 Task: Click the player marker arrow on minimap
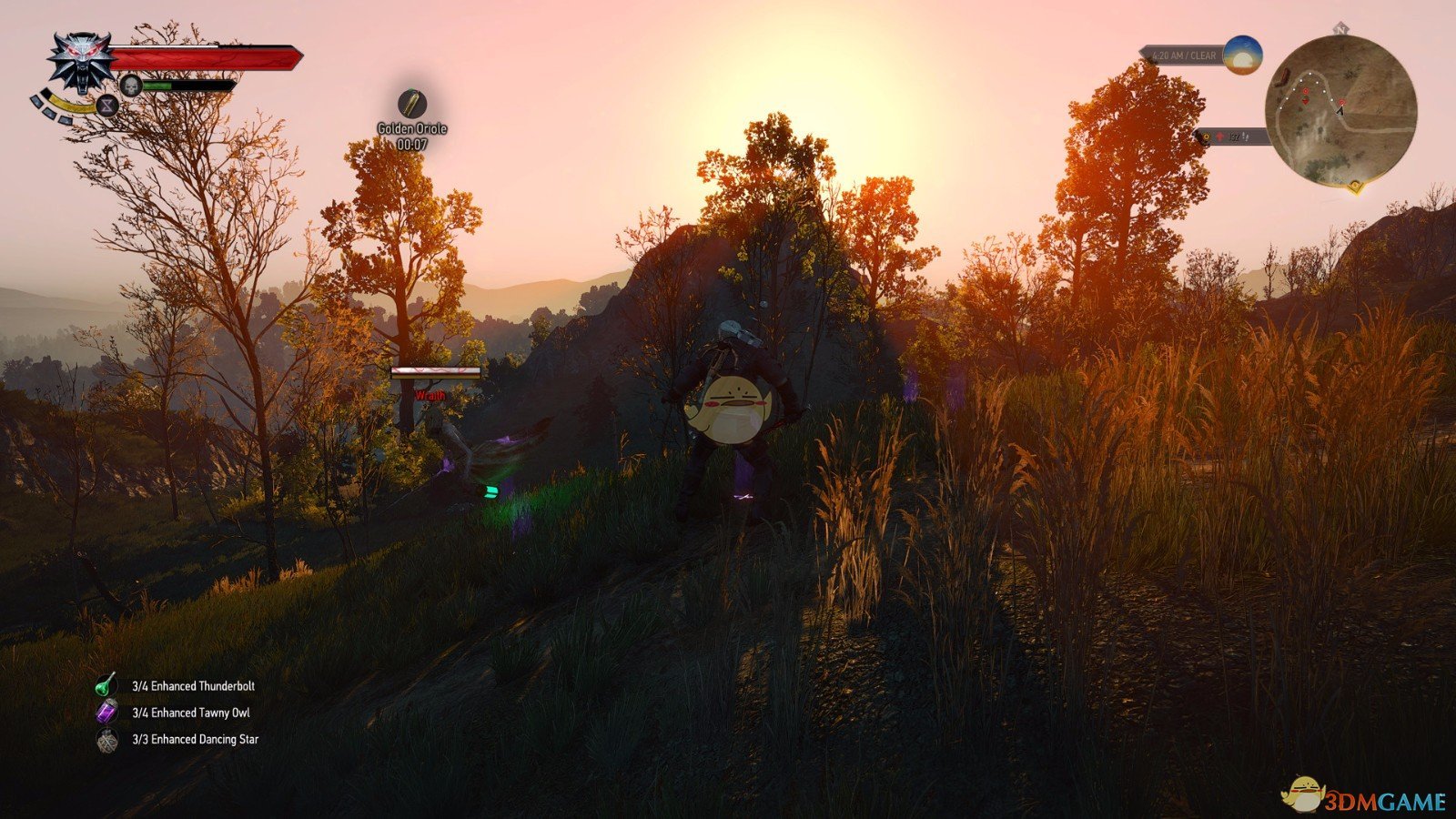pos(1340,111)
